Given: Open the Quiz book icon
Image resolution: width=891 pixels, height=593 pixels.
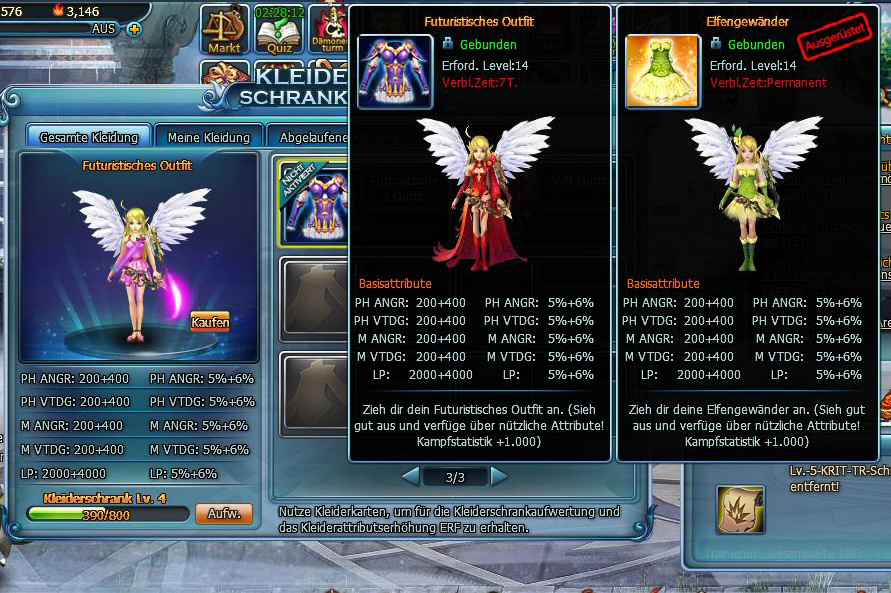Looking at the screenshot, I should [279, 30].
